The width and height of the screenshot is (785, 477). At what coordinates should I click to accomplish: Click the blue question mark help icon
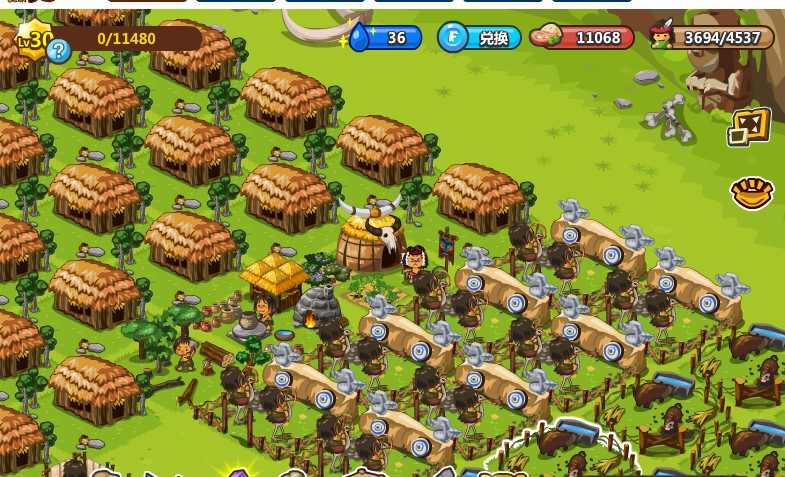pos(59,51)
